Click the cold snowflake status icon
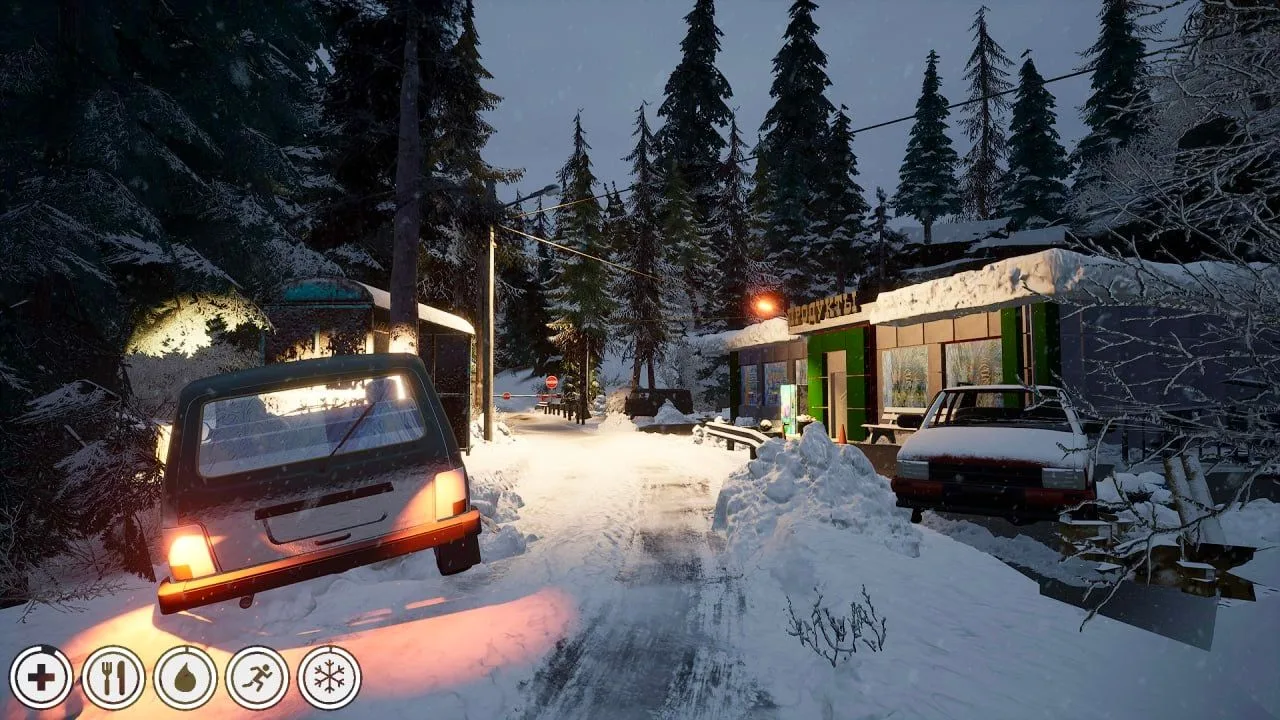Image resolution: width=1280 pixels, height=720 pixels. click(x=329, y=677)
